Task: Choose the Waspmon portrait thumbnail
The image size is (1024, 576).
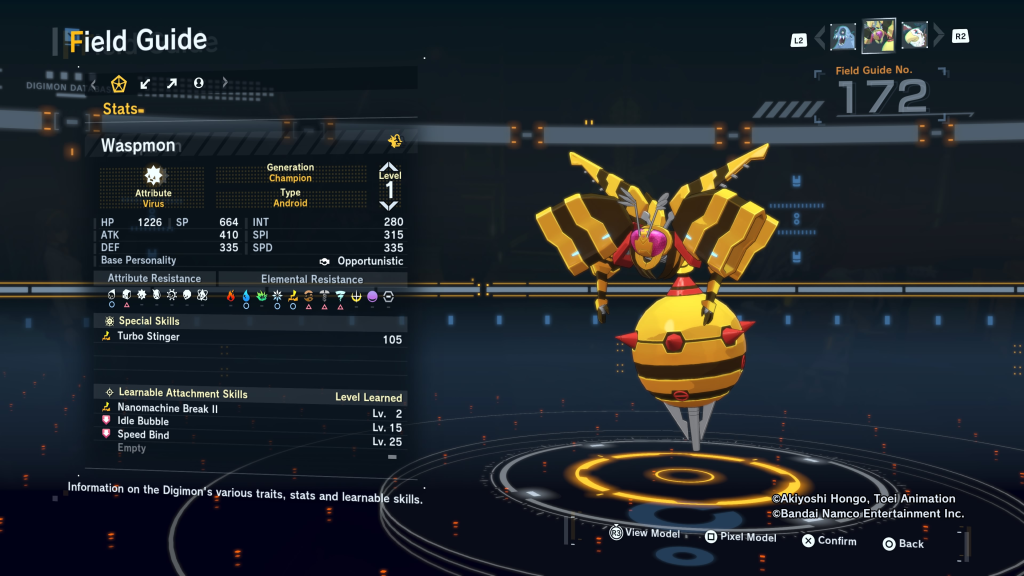Action: pyautogui.click(x=878, y=36)
